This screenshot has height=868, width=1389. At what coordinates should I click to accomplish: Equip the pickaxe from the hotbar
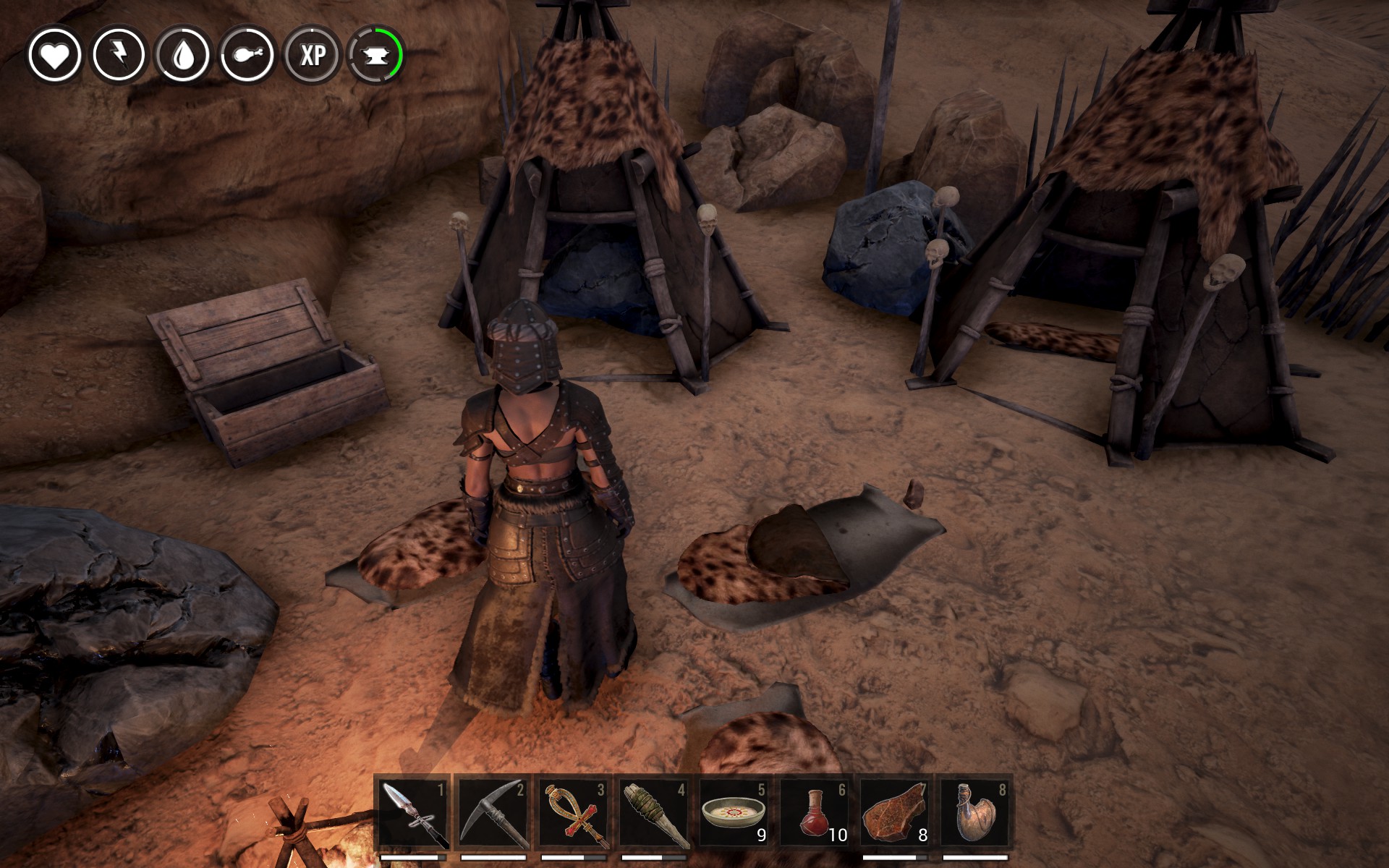[493, 813]
